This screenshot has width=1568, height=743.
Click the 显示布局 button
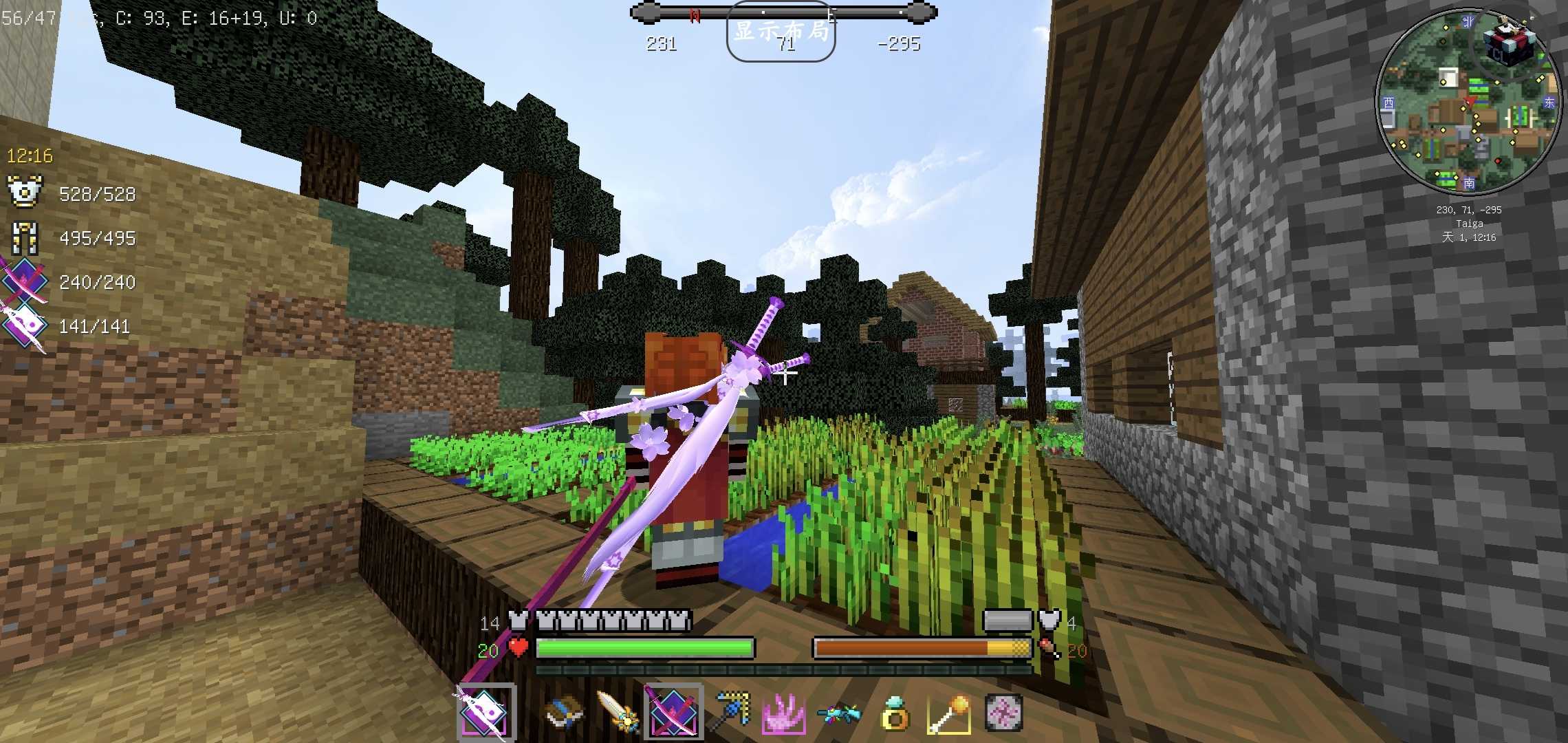(x=781, y=32)
